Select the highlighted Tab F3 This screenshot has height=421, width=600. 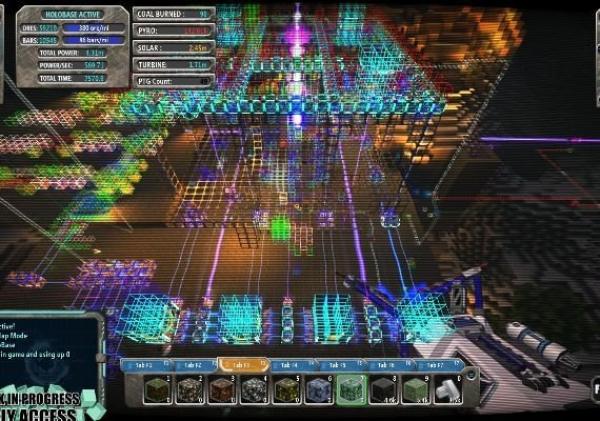(x=241, y=366)
